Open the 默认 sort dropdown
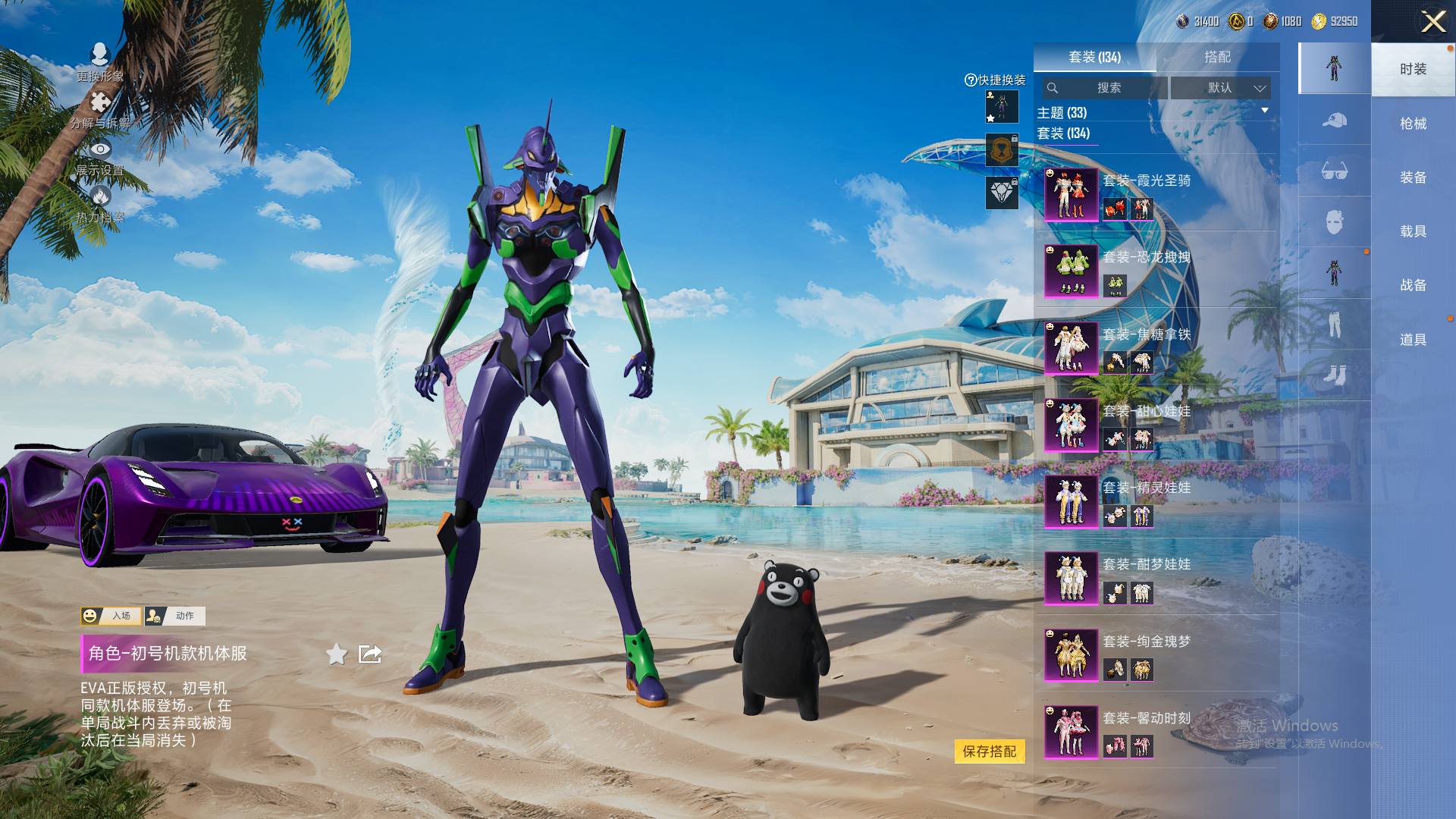The image size is (1456, 819). click(1221, 88)
